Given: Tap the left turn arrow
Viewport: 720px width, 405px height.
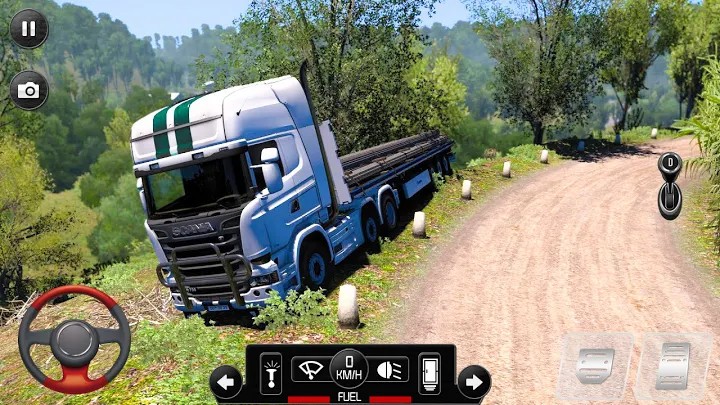Looking at the screenshot, I should (x=226, y=381).
